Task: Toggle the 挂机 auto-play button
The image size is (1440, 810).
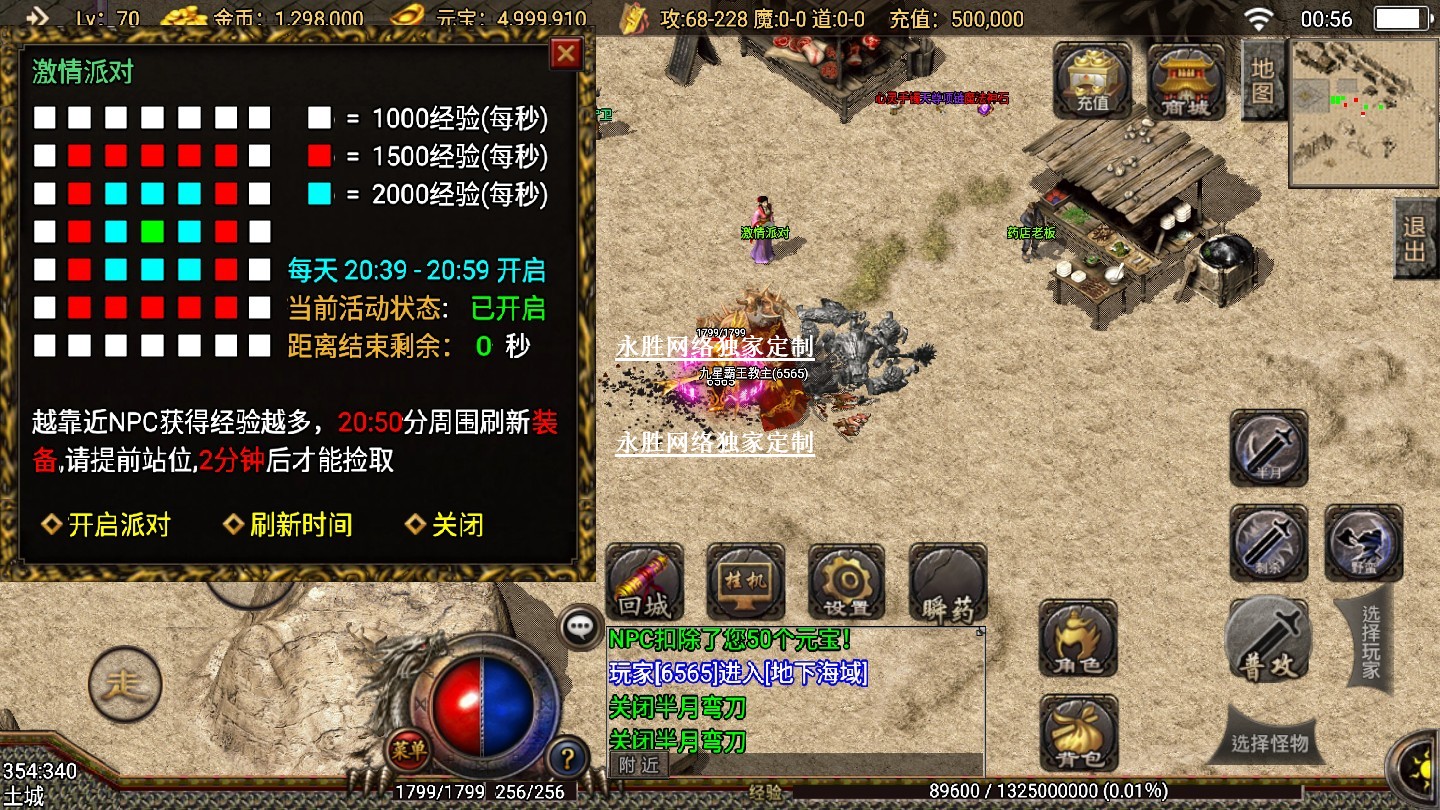Action: (x=745, y=583)
